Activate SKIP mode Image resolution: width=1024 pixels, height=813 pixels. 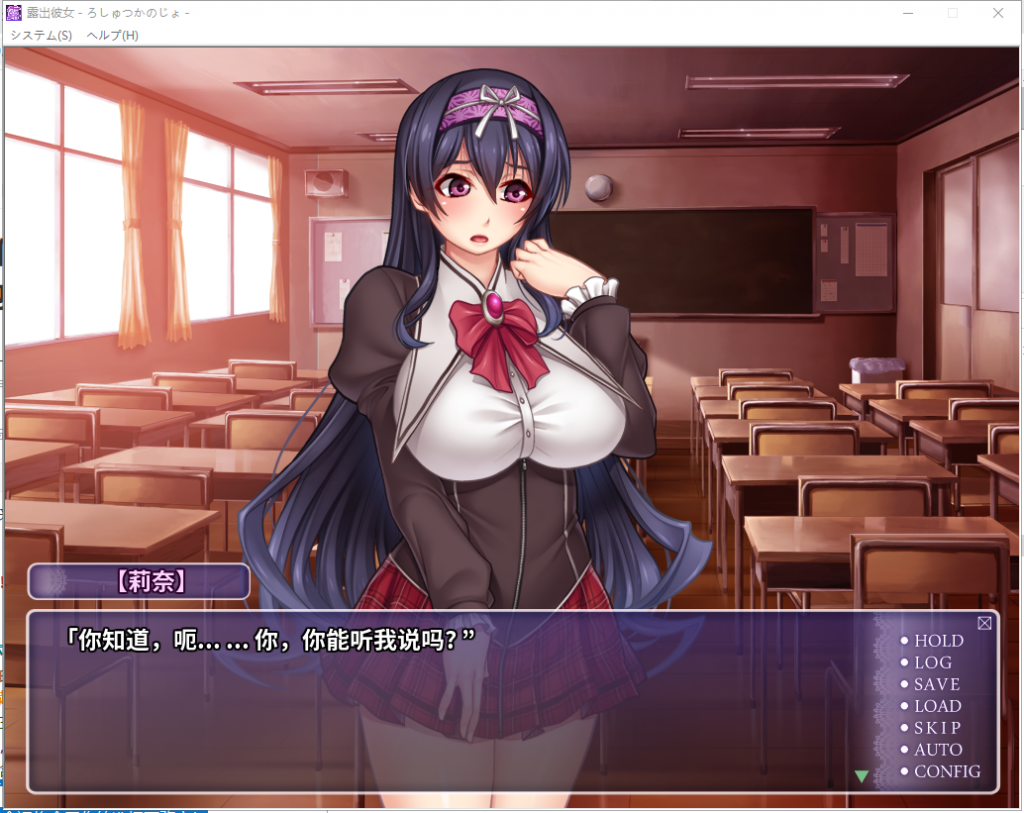[x=936, y=728]
